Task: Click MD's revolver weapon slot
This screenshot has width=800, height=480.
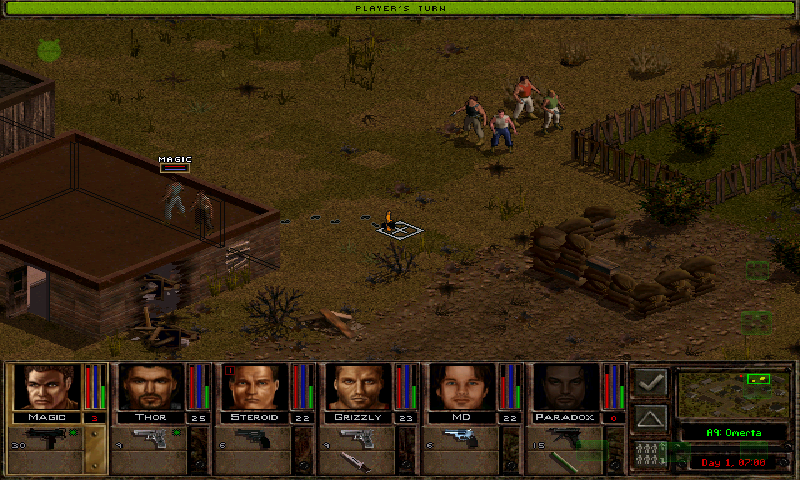Action: [x=461, y=438]
